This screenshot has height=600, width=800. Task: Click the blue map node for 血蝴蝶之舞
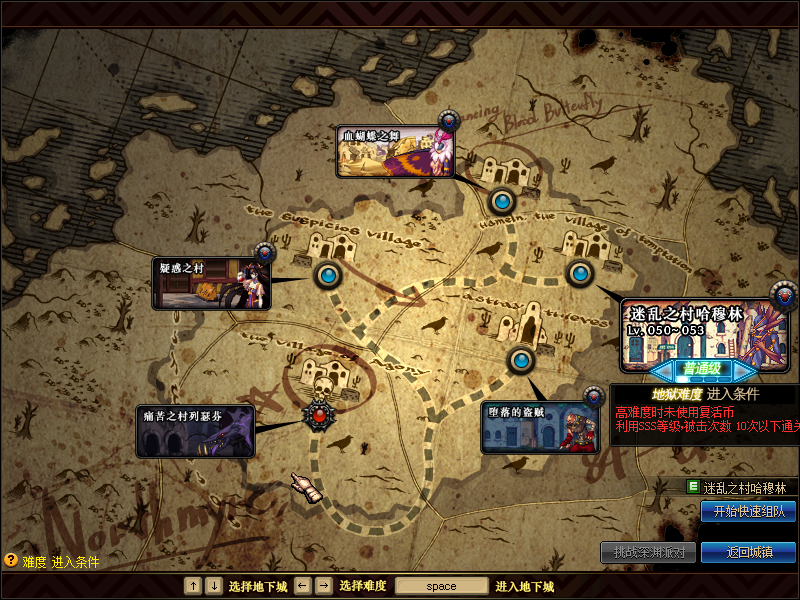502,202
